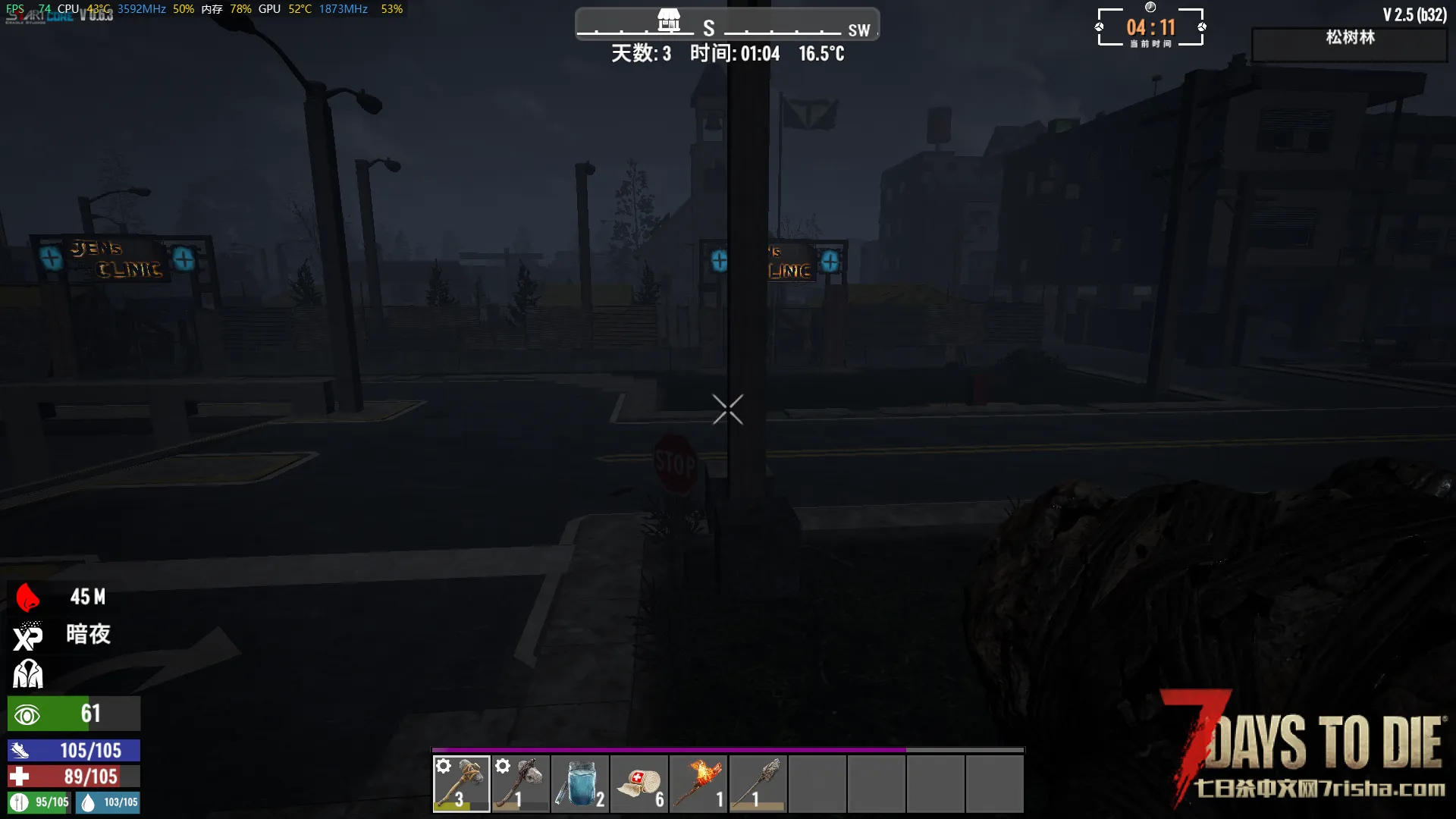
Task: Click the trader shop marker on the compass
Action: 668,20
